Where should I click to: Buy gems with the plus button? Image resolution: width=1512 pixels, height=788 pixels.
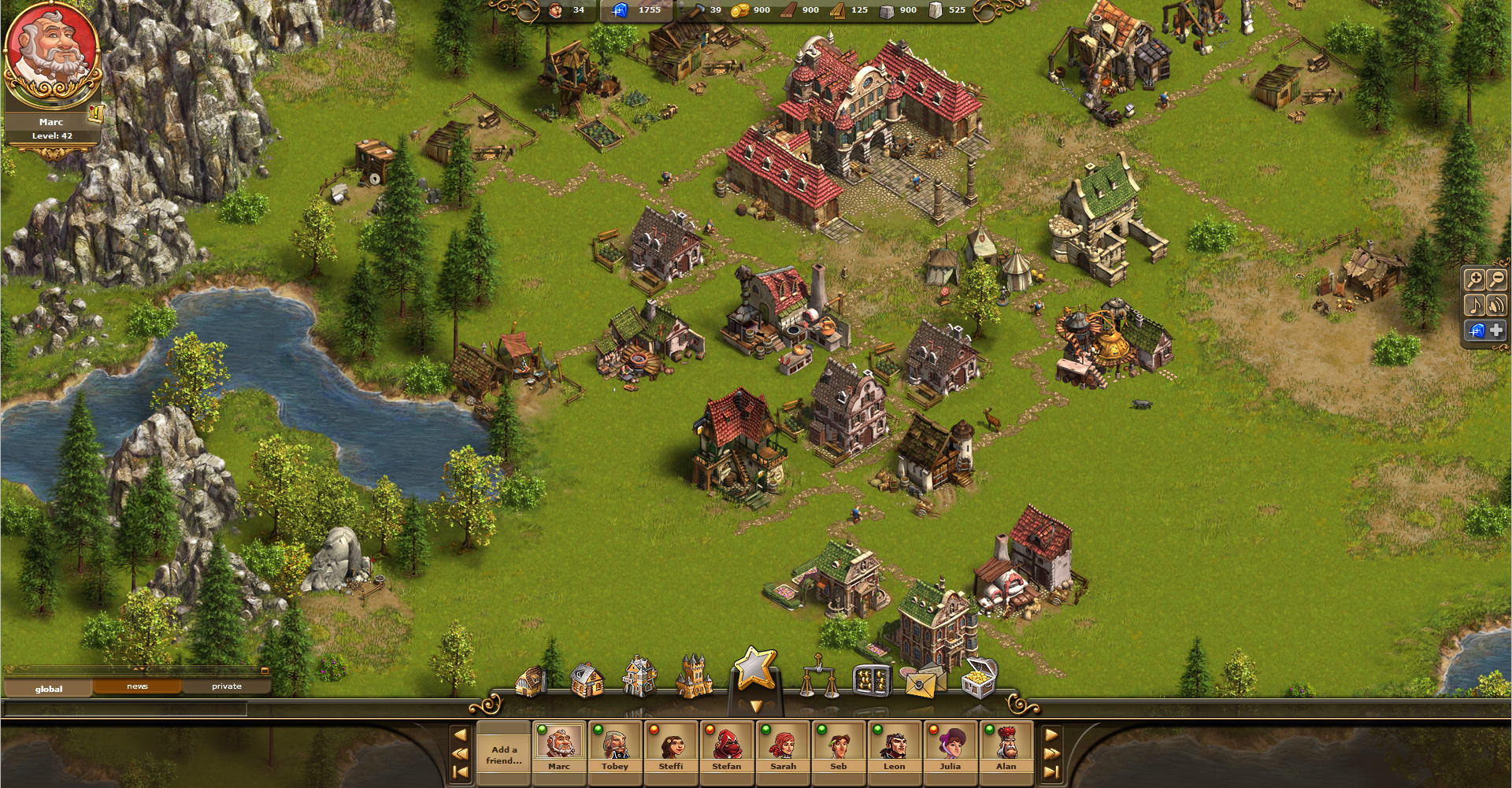coord(1495,331)
